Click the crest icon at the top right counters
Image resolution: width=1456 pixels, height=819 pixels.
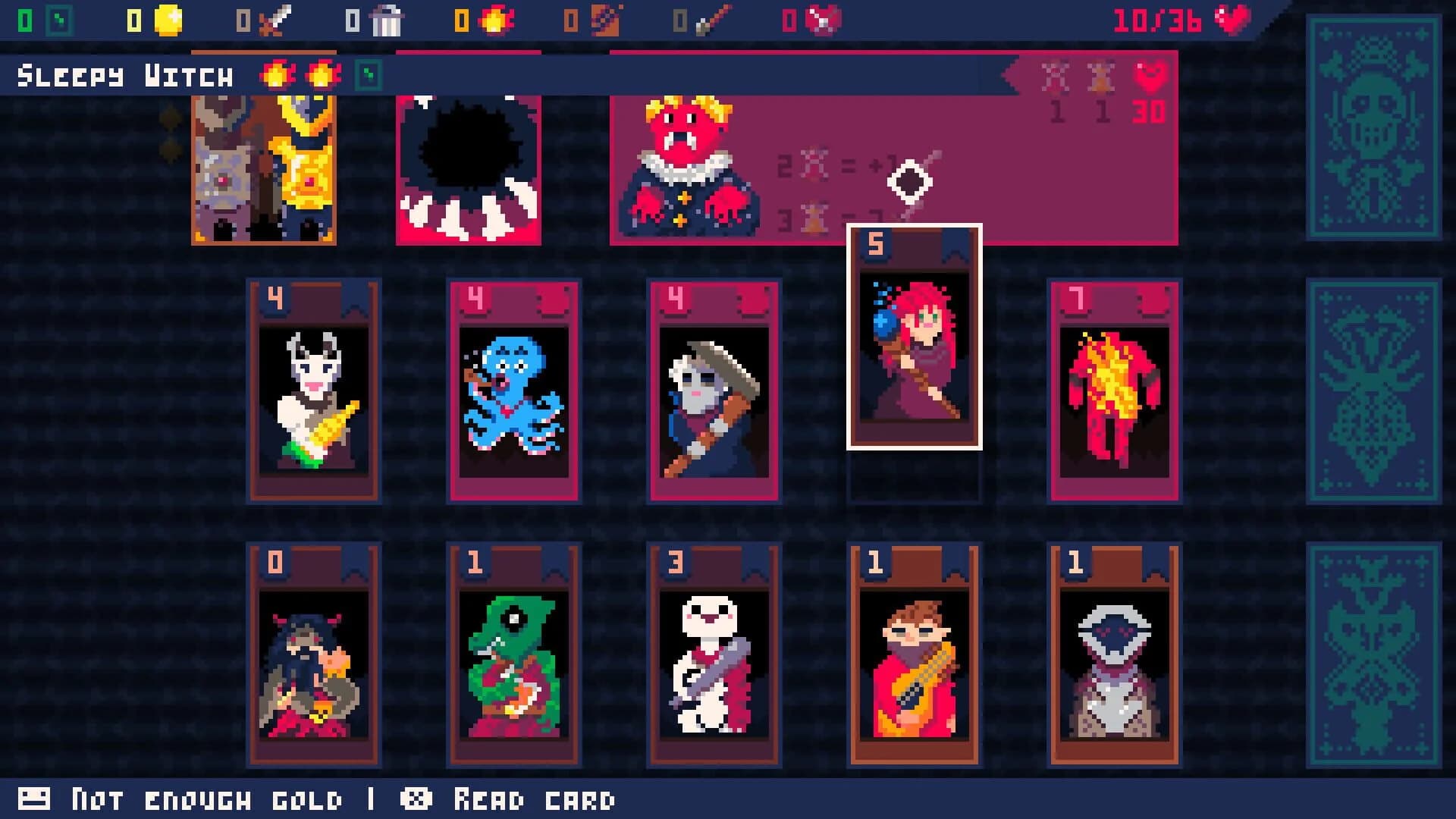[x=821, y=21]
